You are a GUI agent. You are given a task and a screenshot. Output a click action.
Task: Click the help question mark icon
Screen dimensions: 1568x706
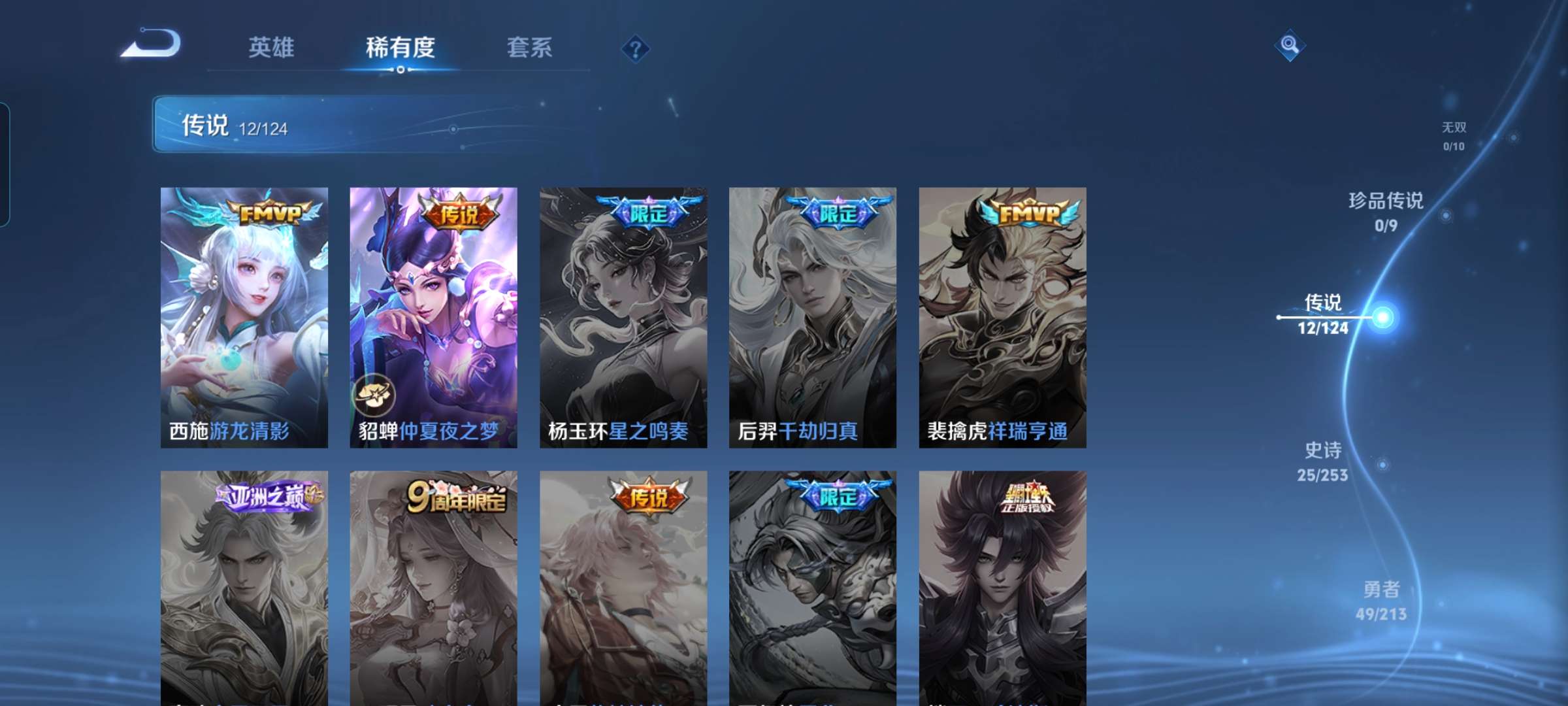634,48
